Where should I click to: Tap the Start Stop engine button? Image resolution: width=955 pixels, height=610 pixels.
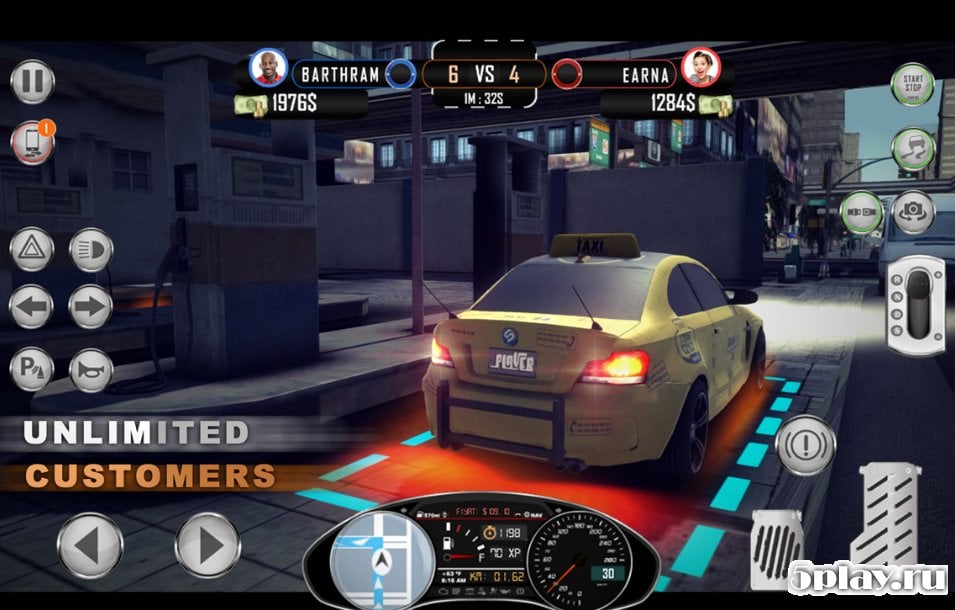point(912,85)
